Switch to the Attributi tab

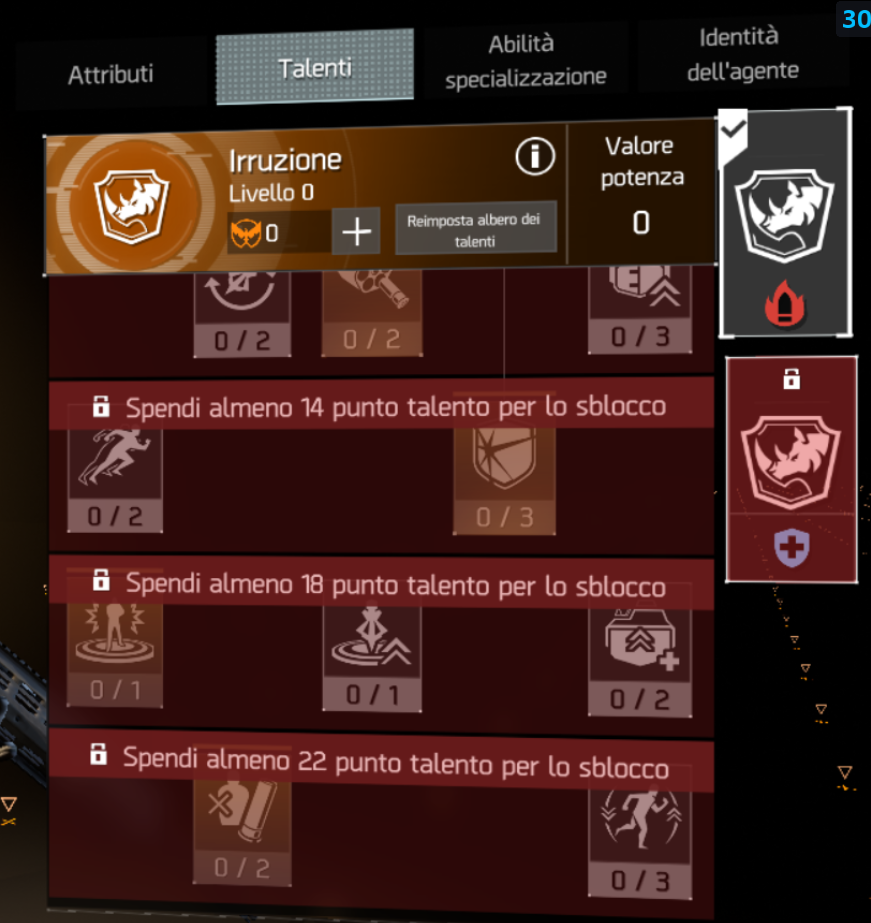click(x=110, y=75)
